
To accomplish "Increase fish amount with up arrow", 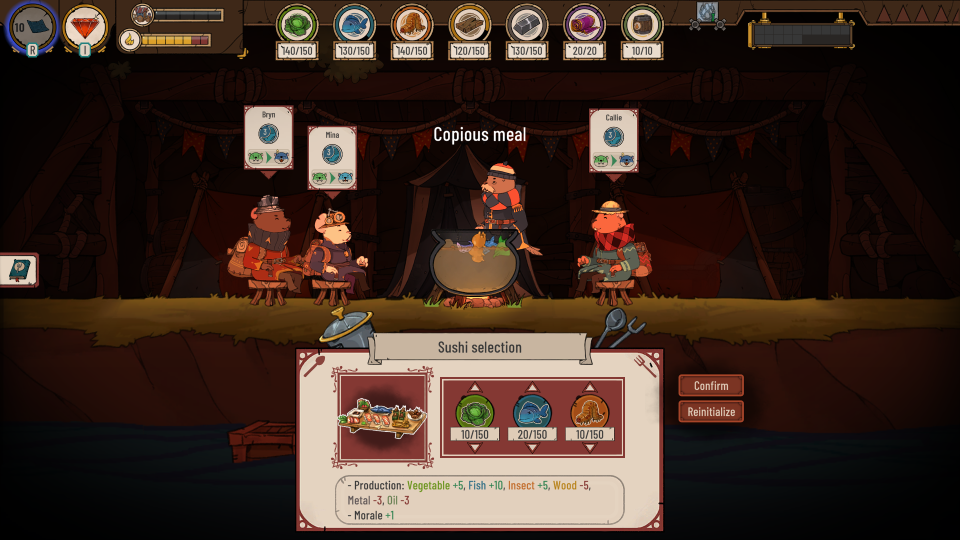I will tap(532, 388).
